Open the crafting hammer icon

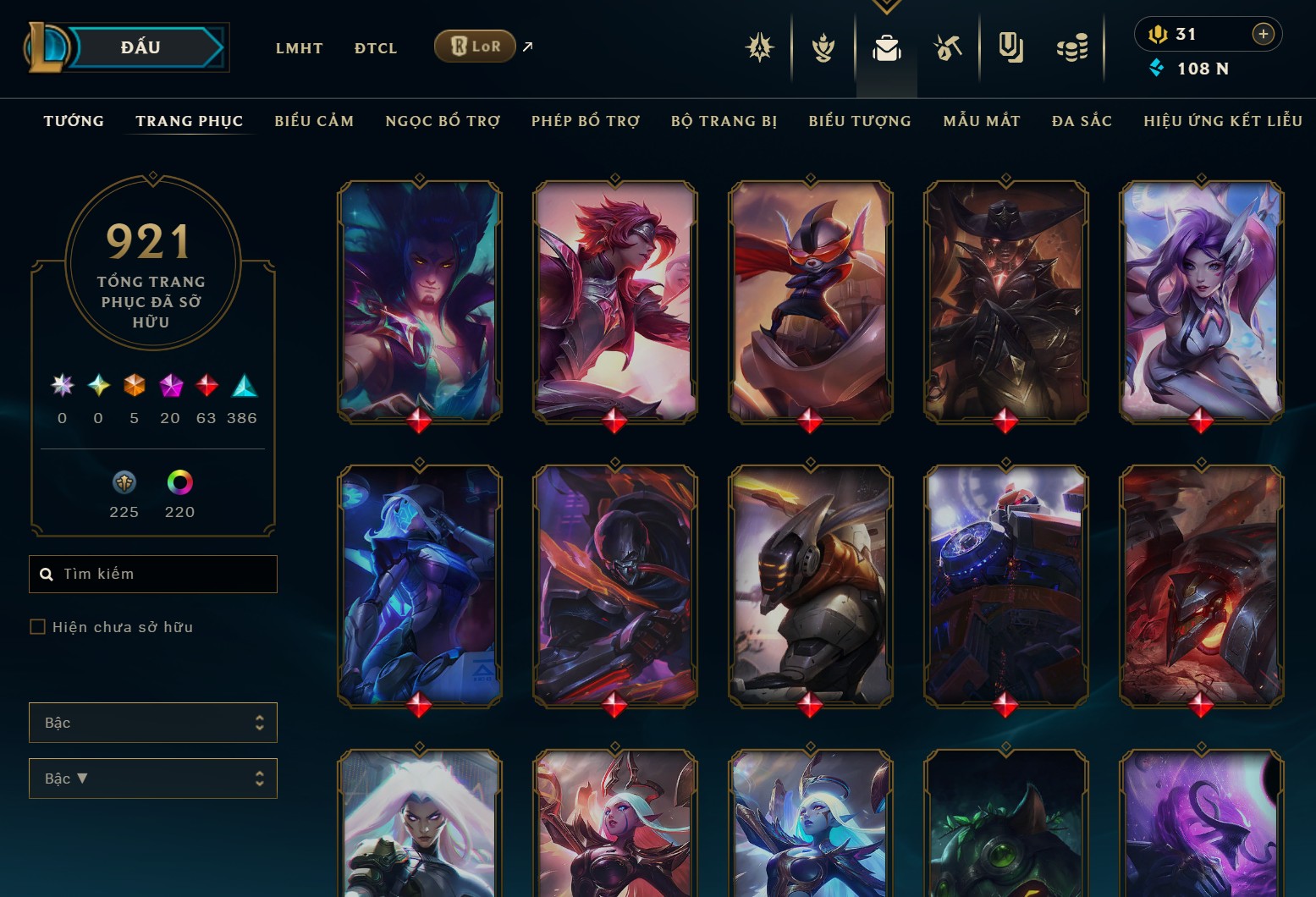[948, 48]
